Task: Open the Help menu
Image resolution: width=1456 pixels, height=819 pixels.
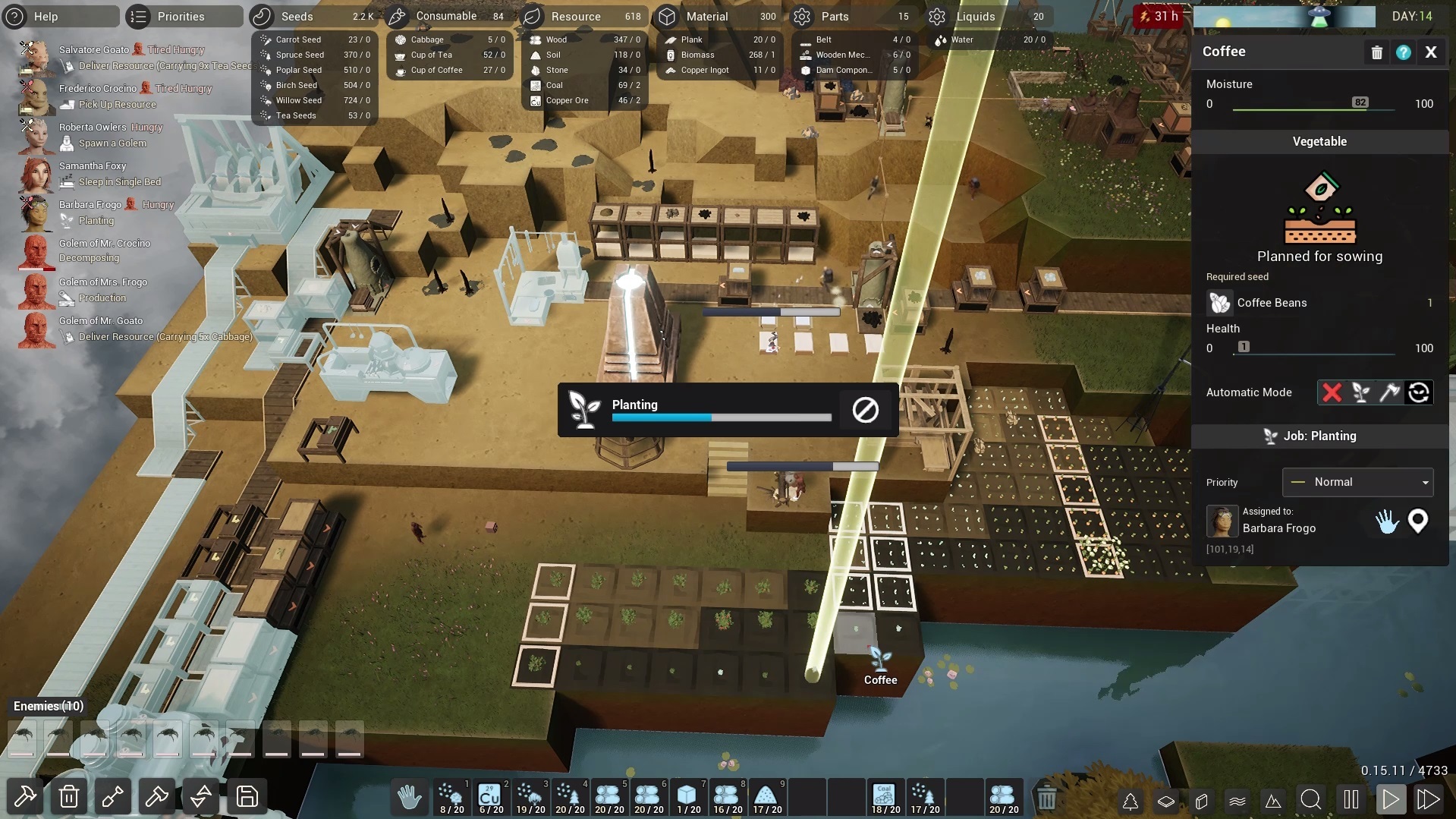Action: 46,16
